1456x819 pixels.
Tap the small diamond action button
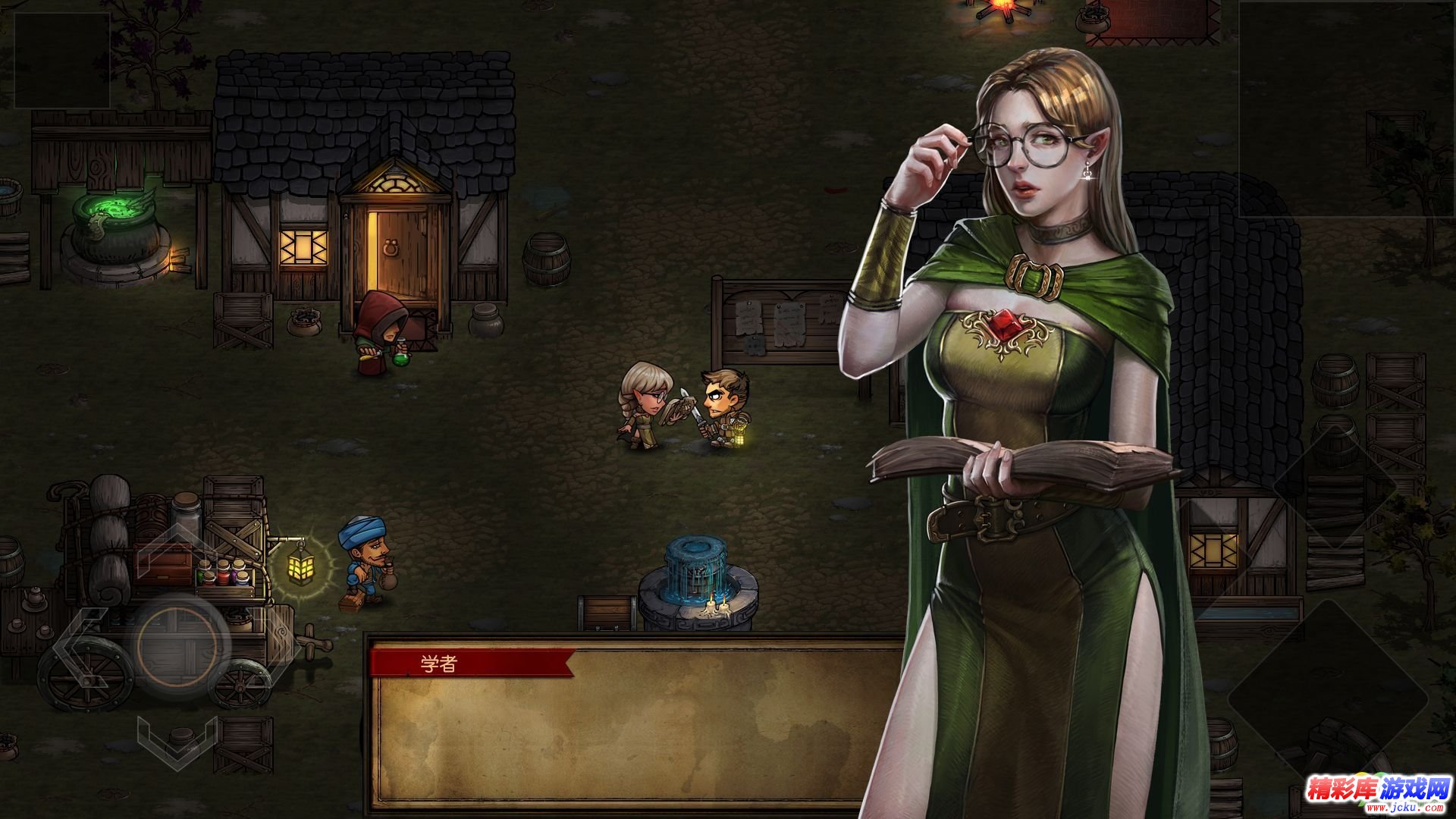pyautogui.click(x=1334, y=486)
